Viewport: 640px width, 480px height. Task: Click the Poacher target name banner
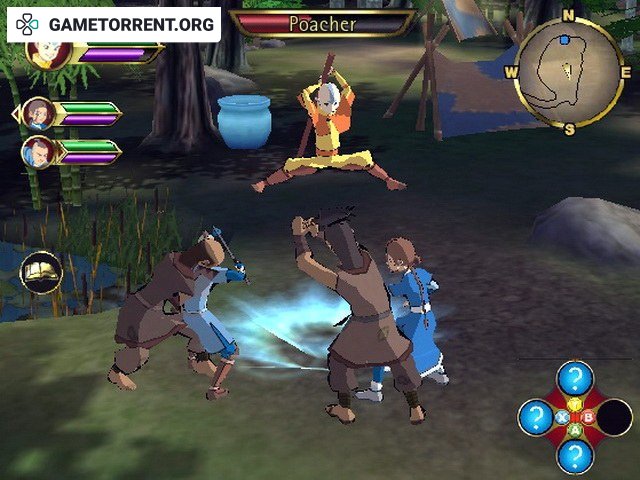(x=322, y=23)
